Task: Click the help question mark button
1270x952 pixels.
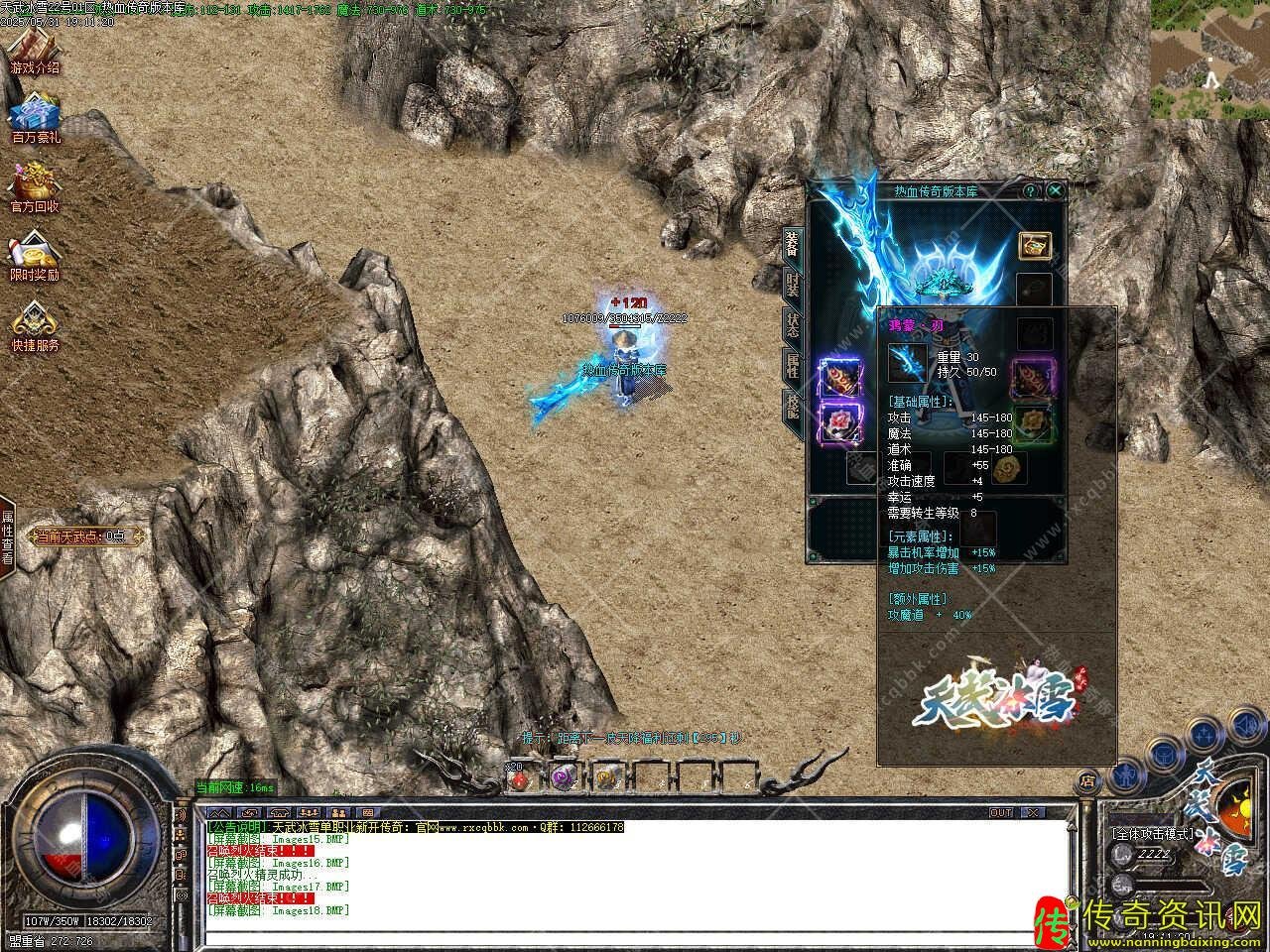Action: tap(1032, 190)
